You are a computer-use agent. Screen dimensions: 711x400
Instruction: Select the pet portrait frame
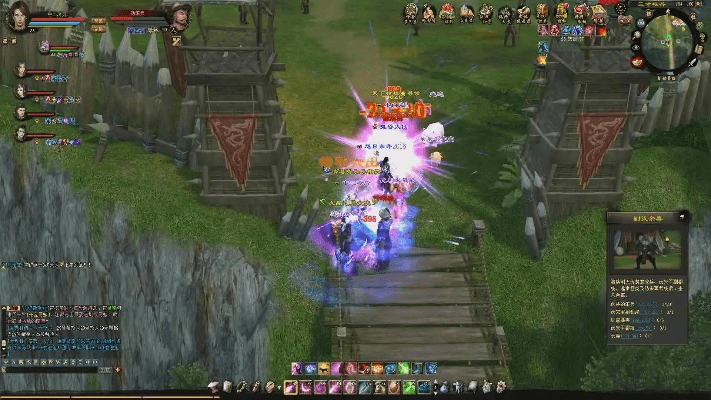44,46
